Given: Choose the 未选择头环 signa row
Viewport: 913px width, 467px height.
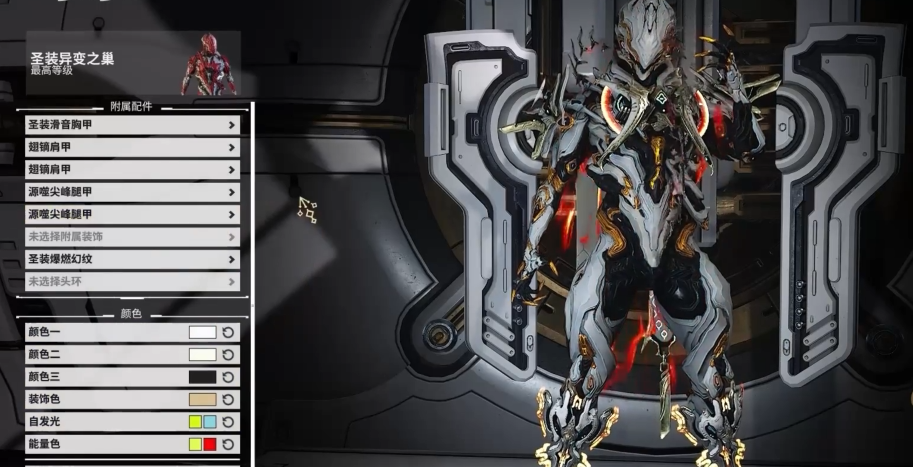Looking at the screenshot, I should pos(132,281).
